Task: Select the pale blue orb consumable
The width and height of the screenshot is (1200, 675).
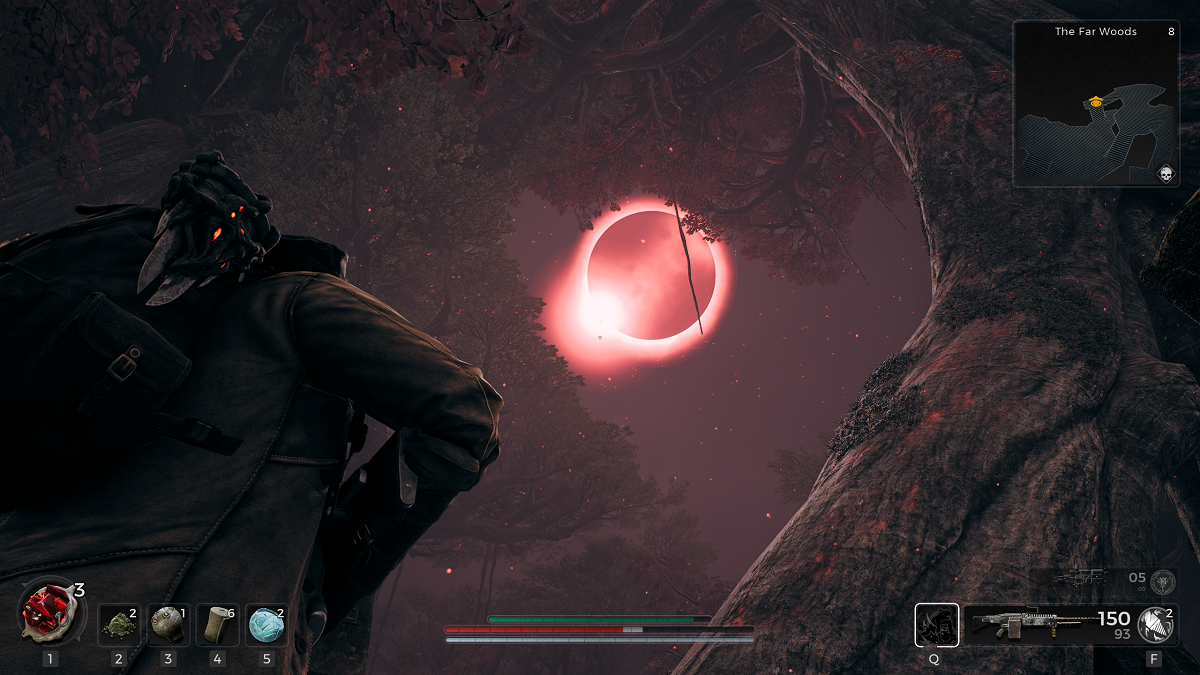Action: [266, 624]
